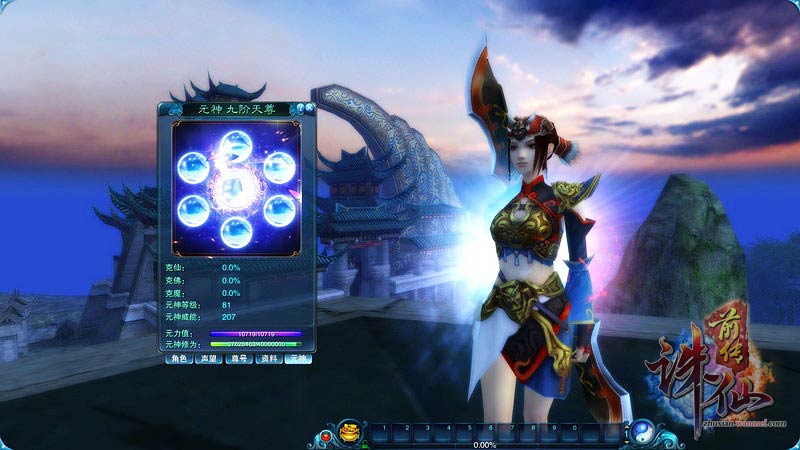Image resolution: width=800 pixels, height=450 pixels.
Task: Close the 元神 panel
Action: (311, 105)
